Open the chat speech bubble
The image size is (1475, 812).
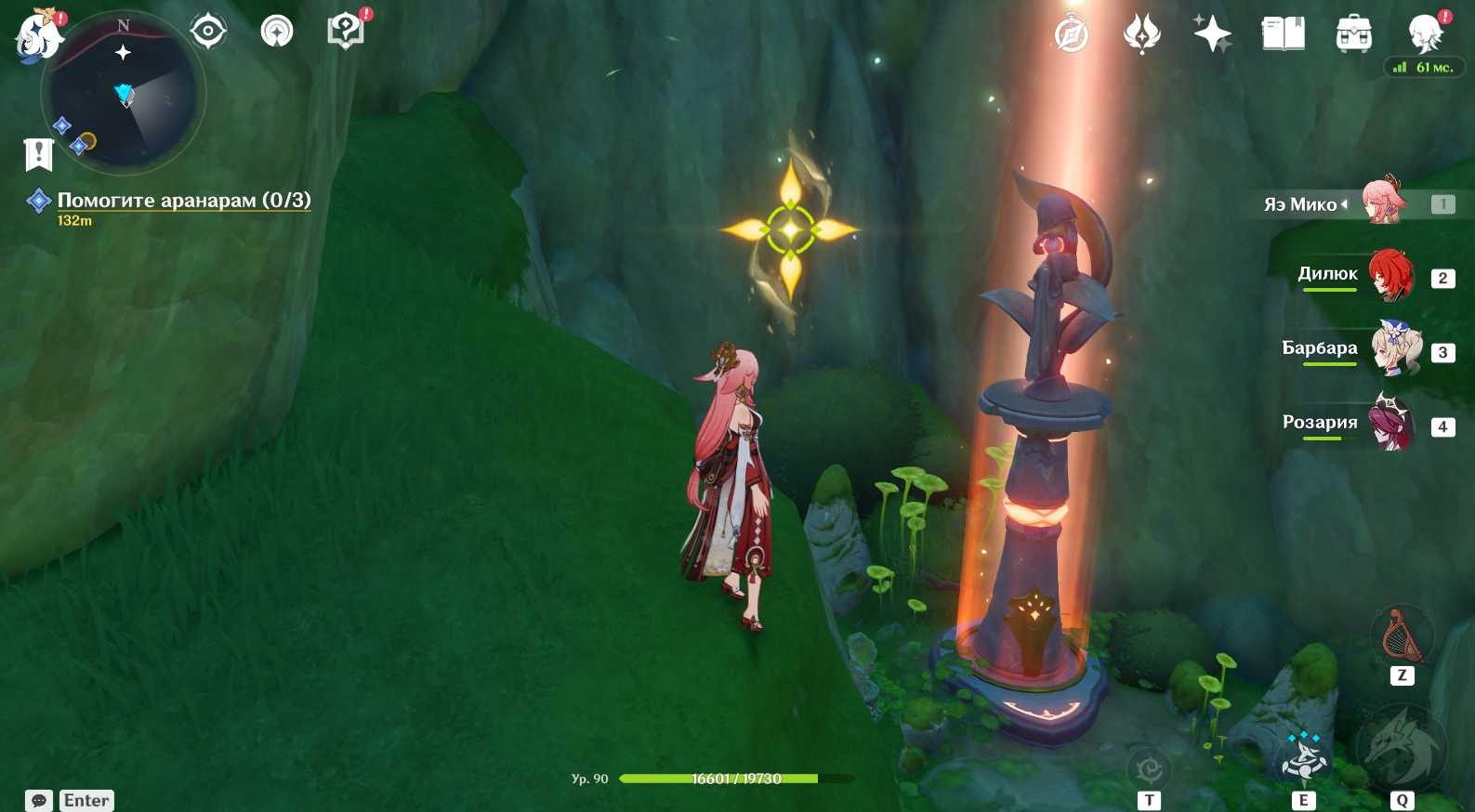tap(39, 801)
